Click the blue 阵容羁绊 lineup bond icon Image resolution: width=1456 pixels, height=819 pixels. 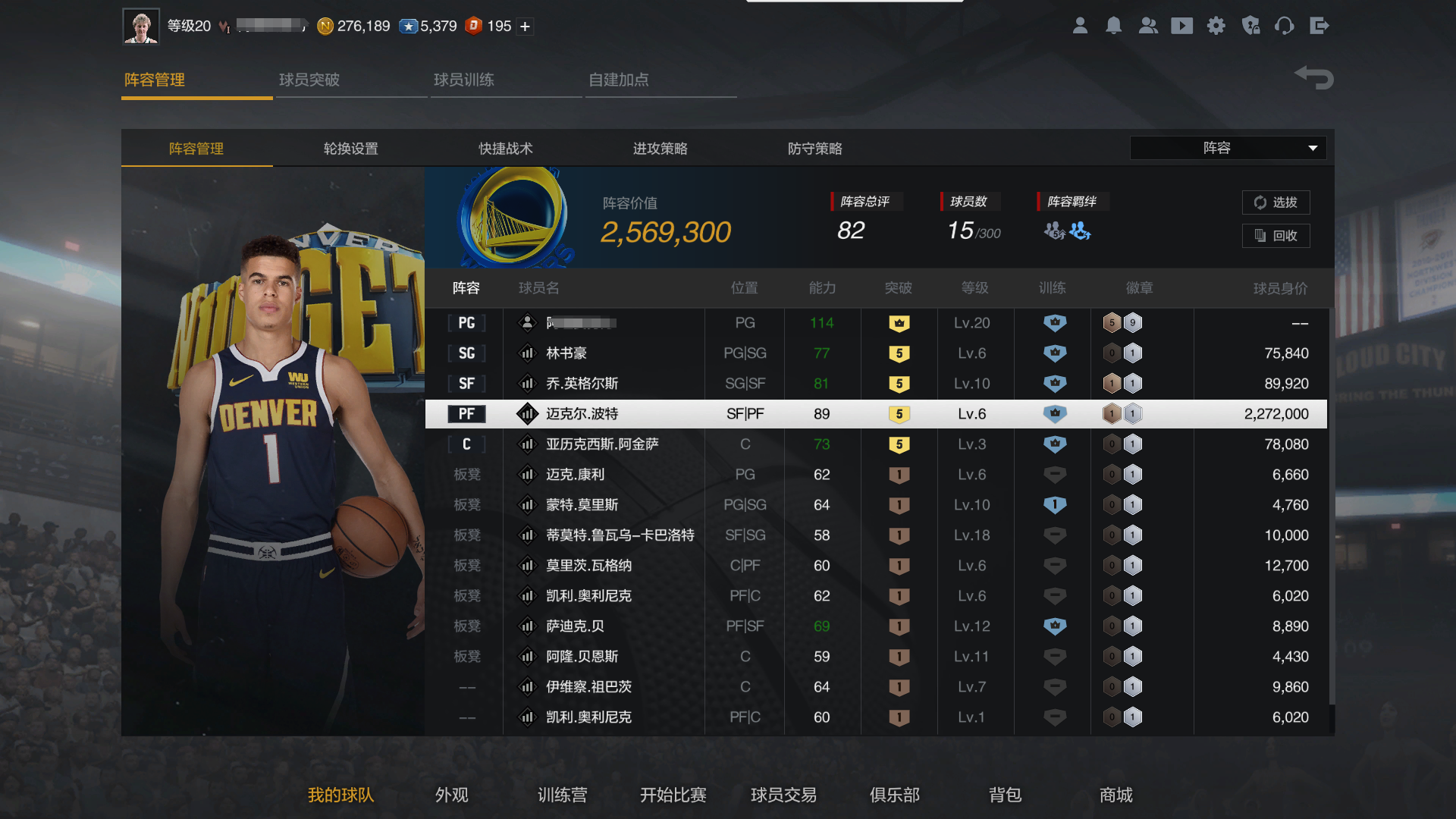[x=1078, y=232]
